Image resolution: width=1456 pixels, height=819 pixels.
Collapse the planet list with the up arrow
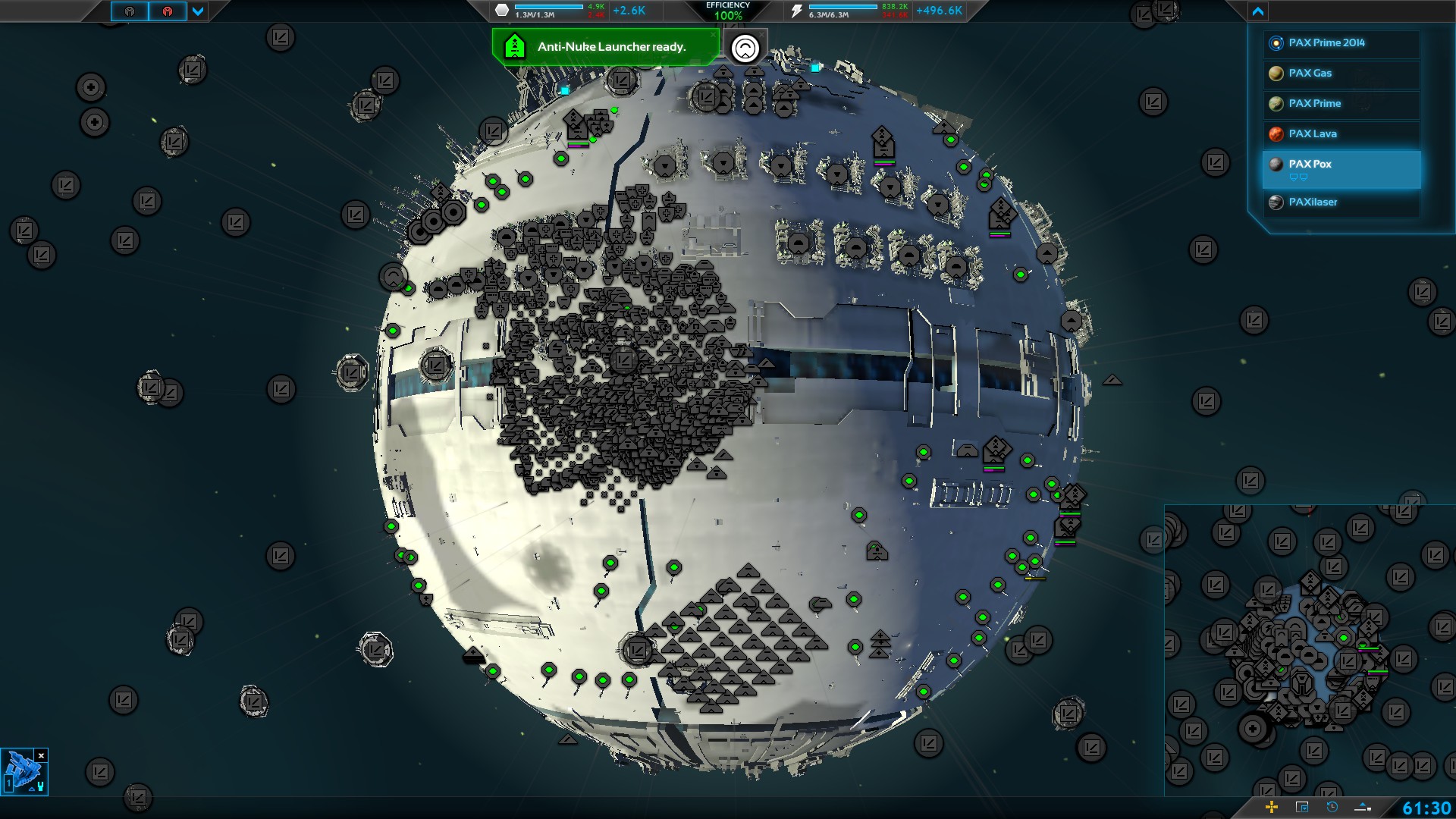tap(1258, 11)
